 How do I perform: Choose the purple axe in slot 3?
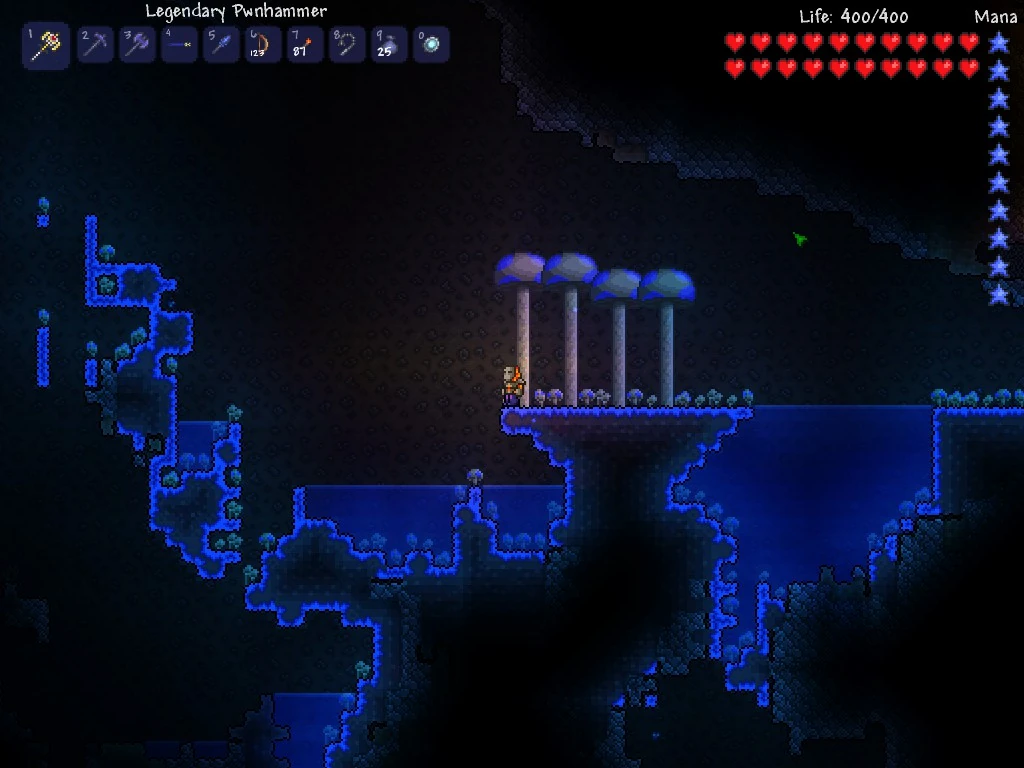tap(138, 45)
